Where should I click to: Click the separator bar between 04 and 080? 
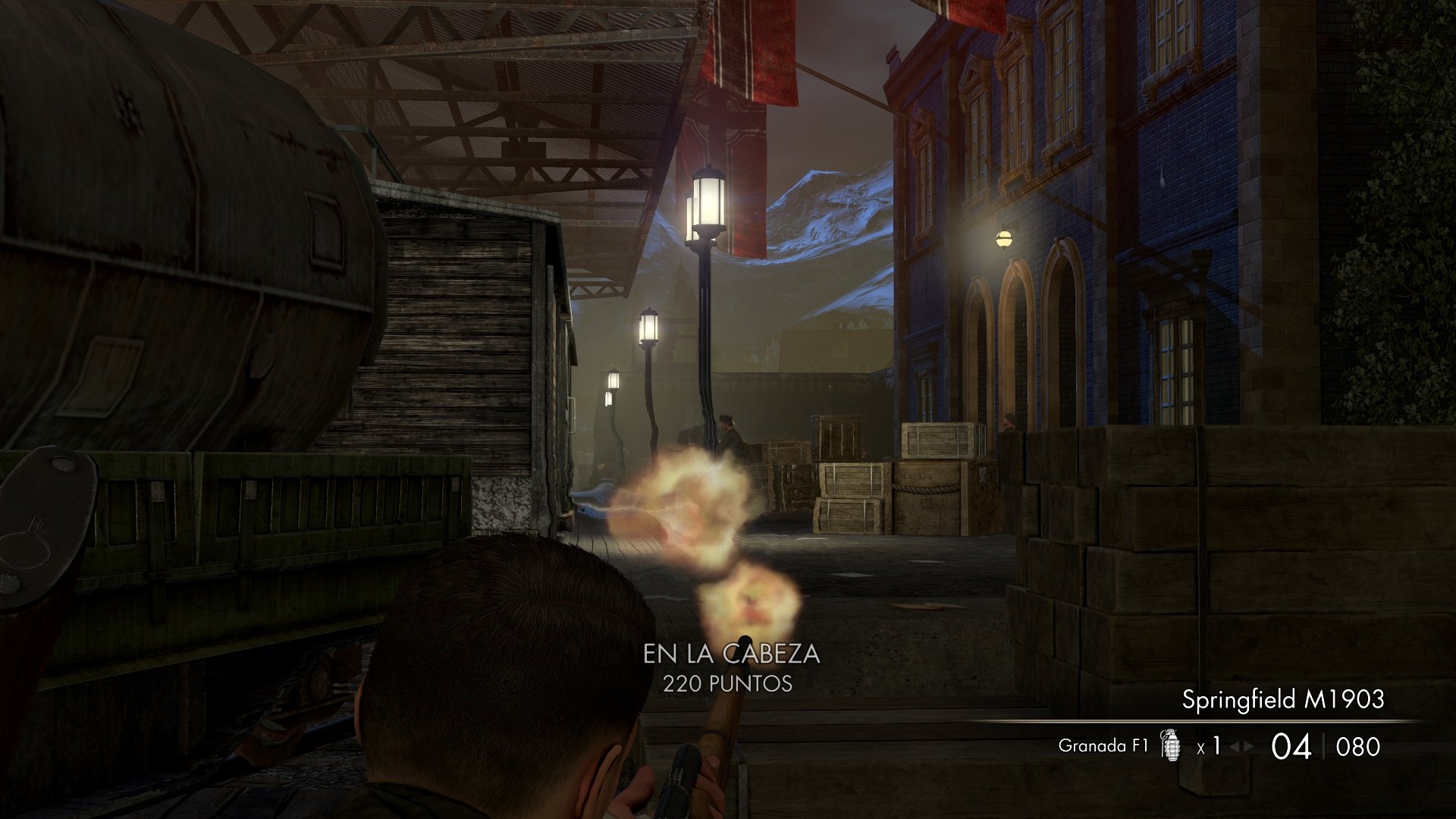click(1323, 745)
